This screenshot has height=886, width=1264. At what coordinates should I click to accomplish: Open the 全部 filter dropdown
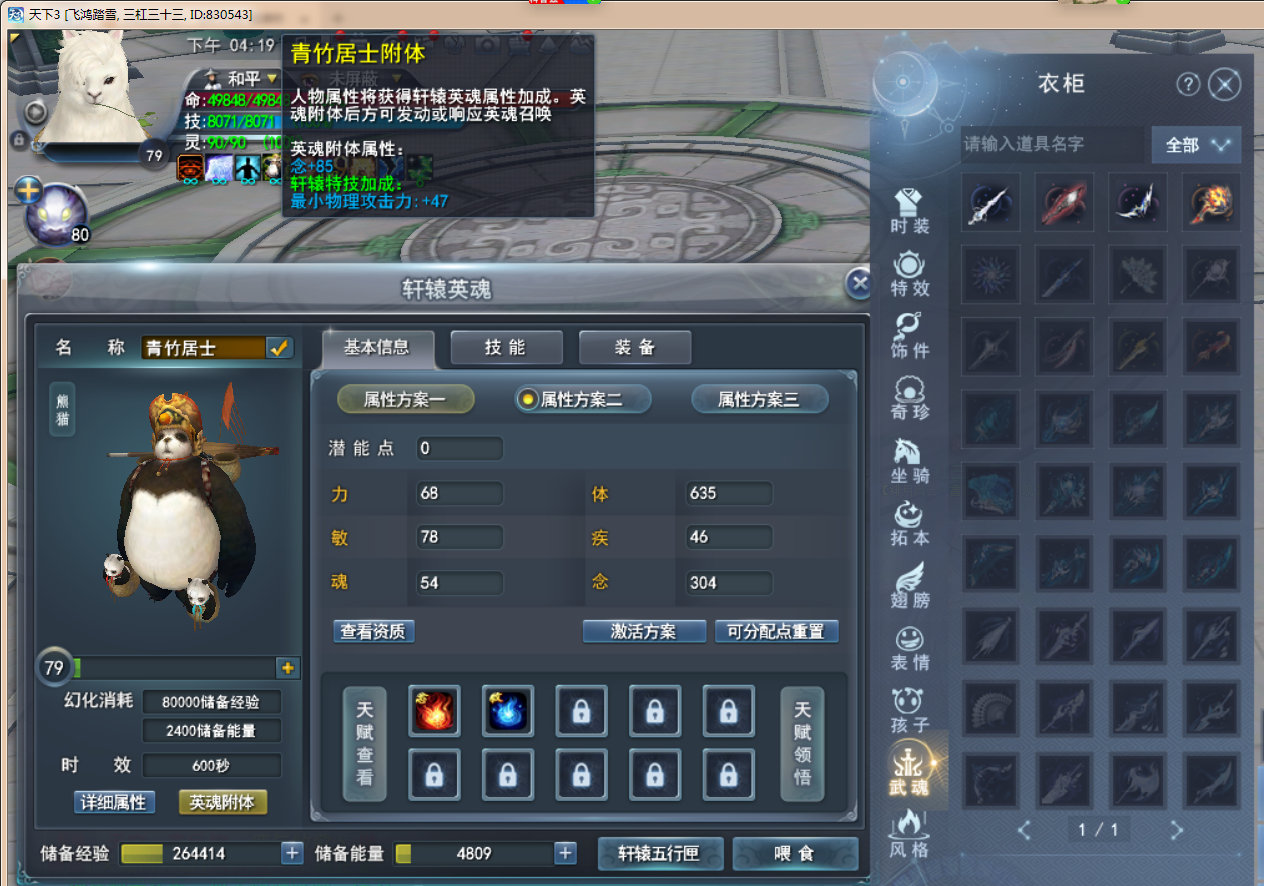[1196, 145]
